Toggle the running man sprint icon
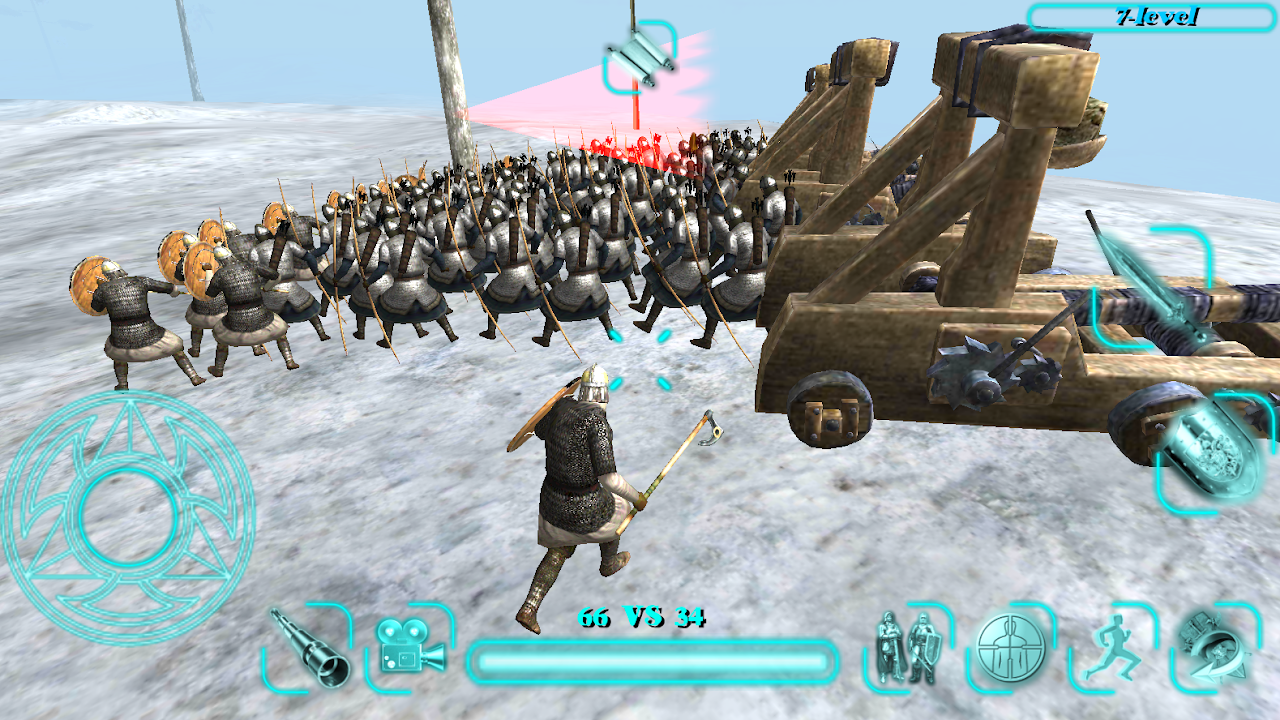This screenshot has width=1280, height=720. (x=1111, y=648)
